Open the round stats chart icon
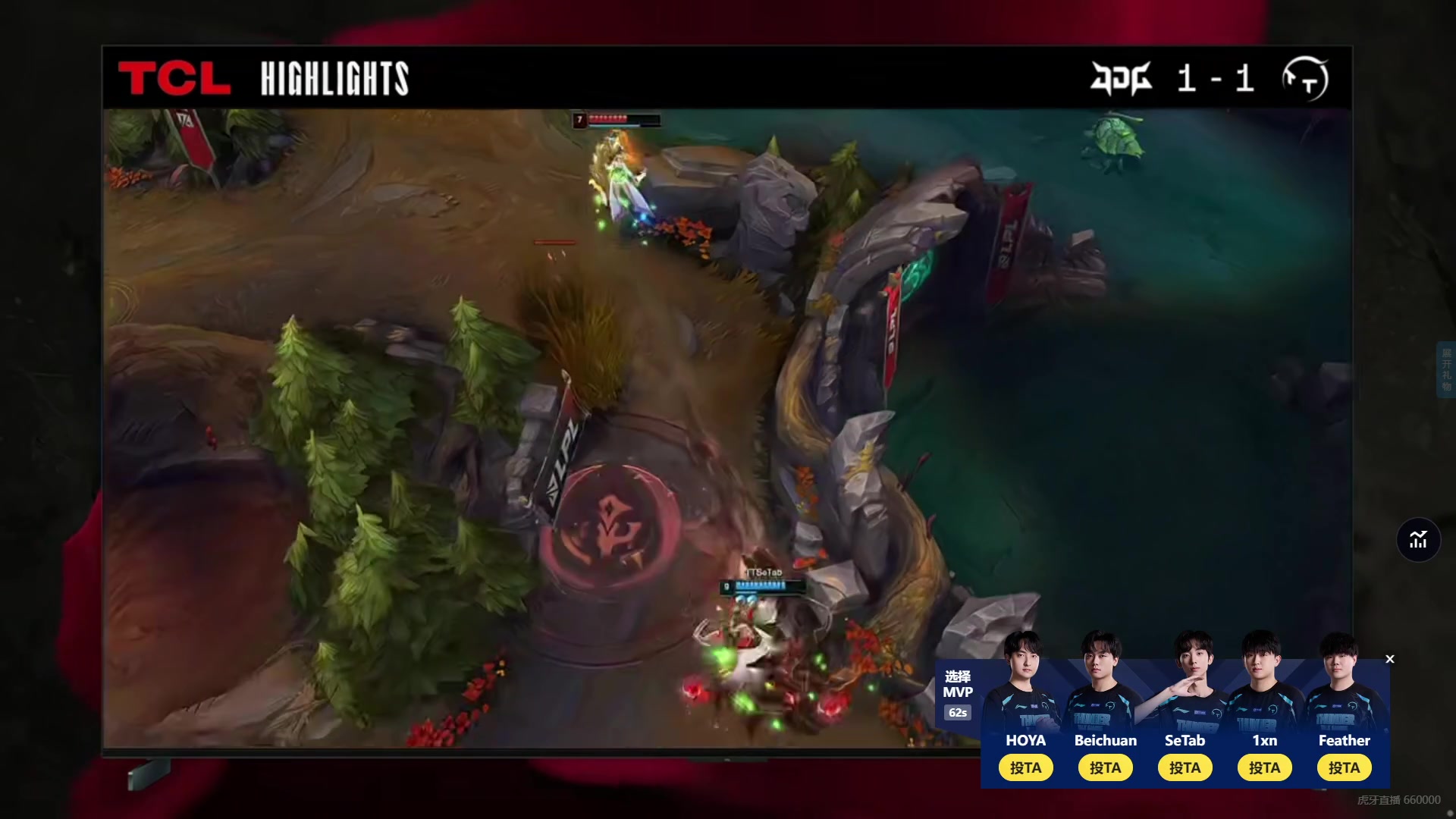This screenshot has height=819, width=1456. tap(1418, 540)
